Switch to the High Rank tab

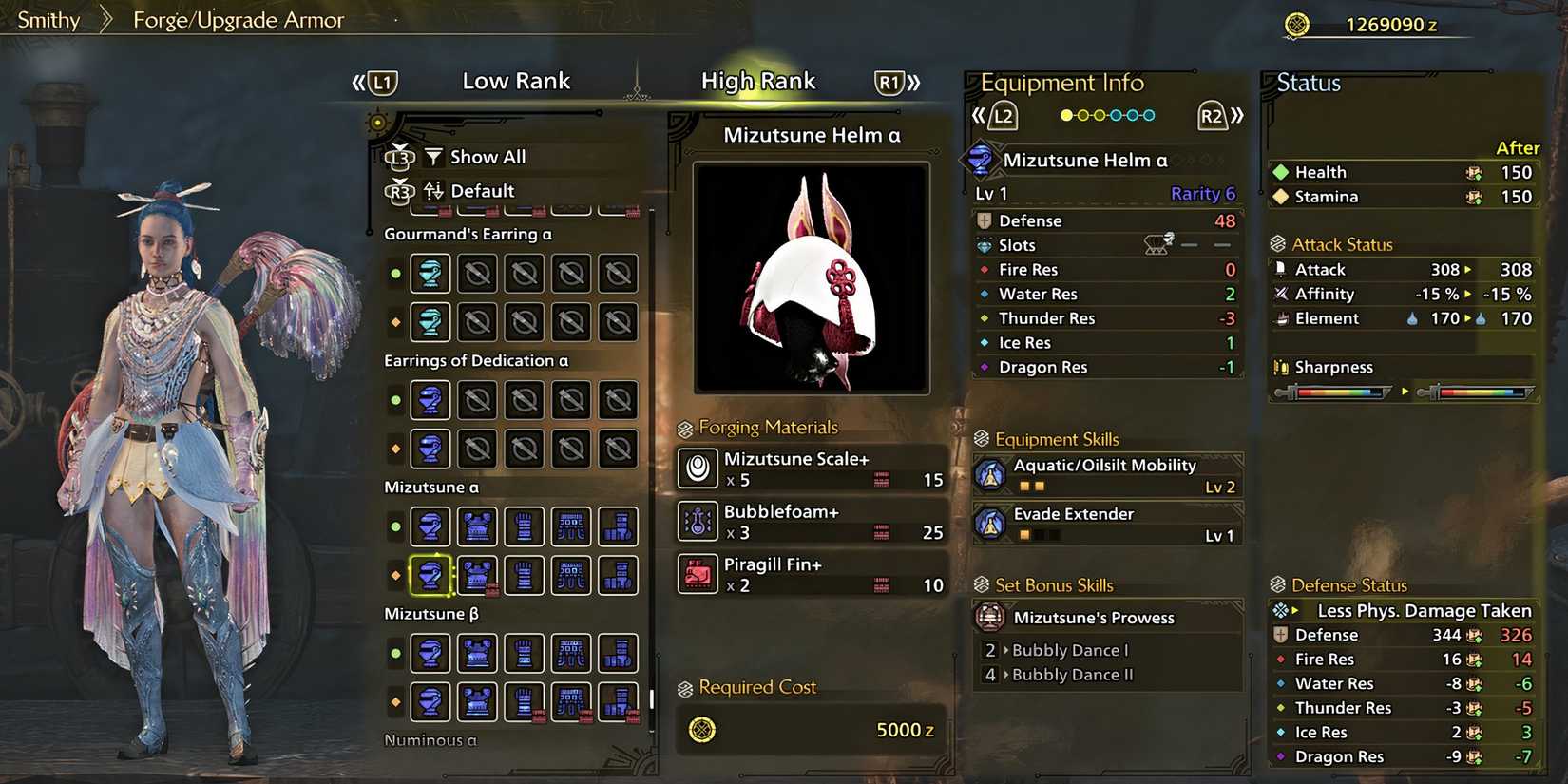(758, 81)
